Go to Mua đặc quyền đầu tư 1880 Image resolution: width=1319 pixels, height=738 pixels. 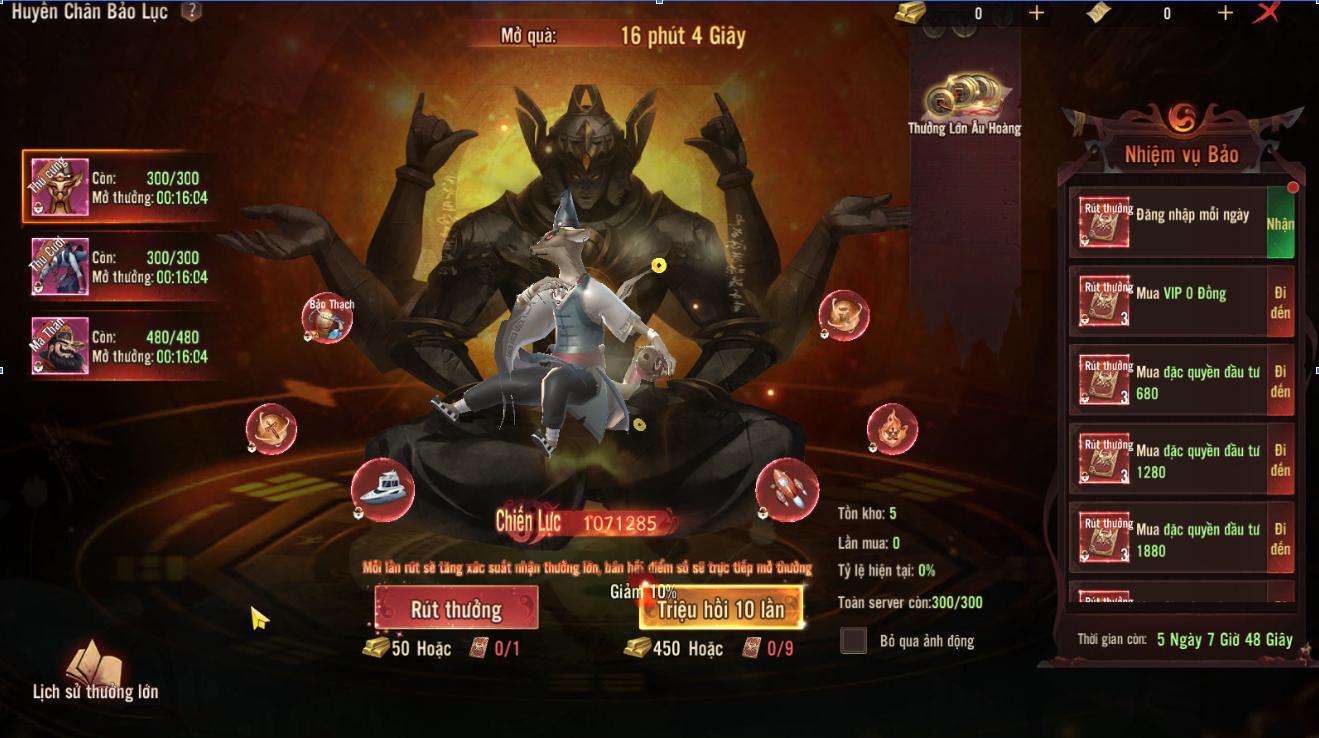pos(1280,539)
